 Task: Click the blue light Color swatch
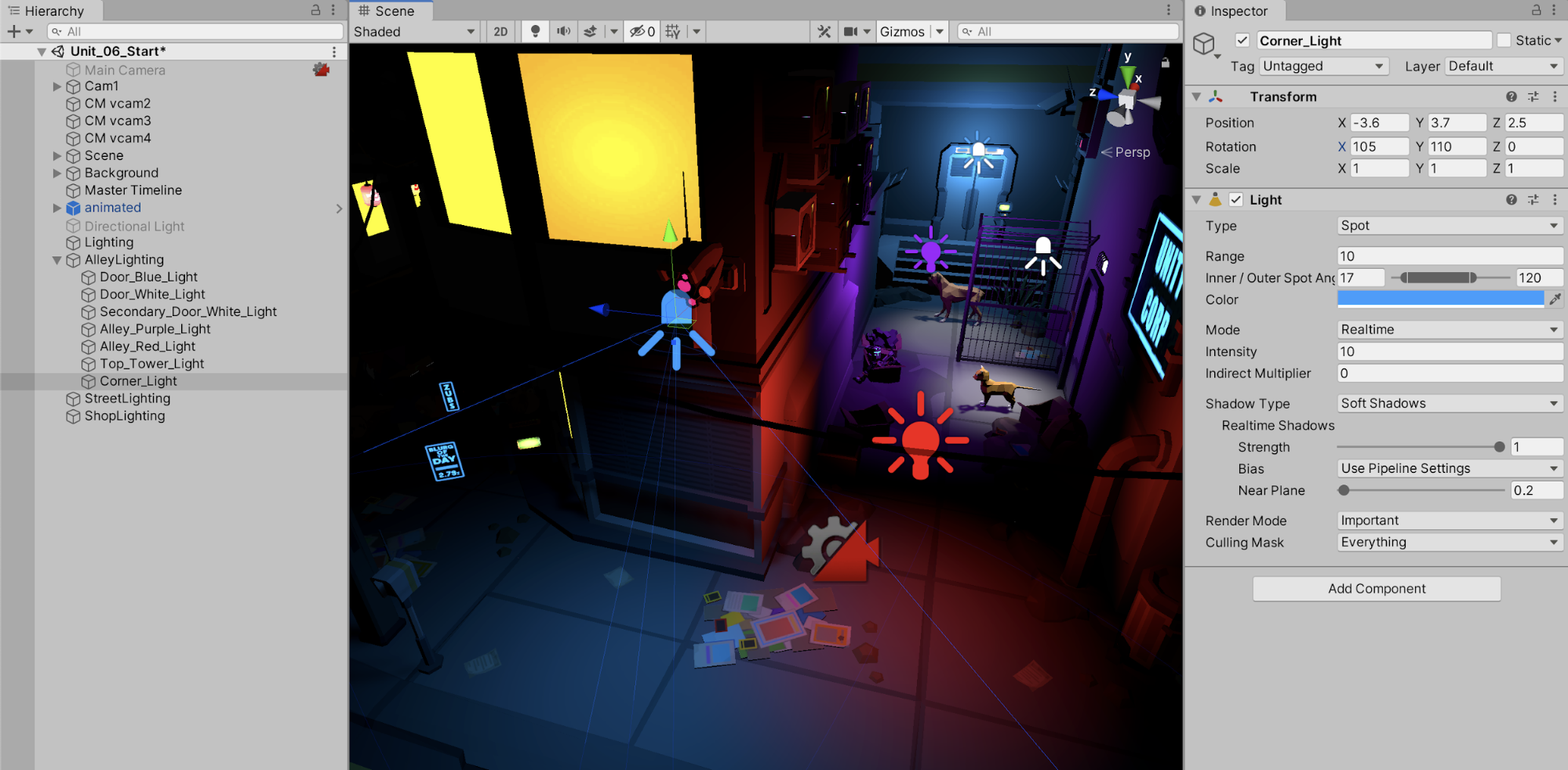pos(1440,299)
